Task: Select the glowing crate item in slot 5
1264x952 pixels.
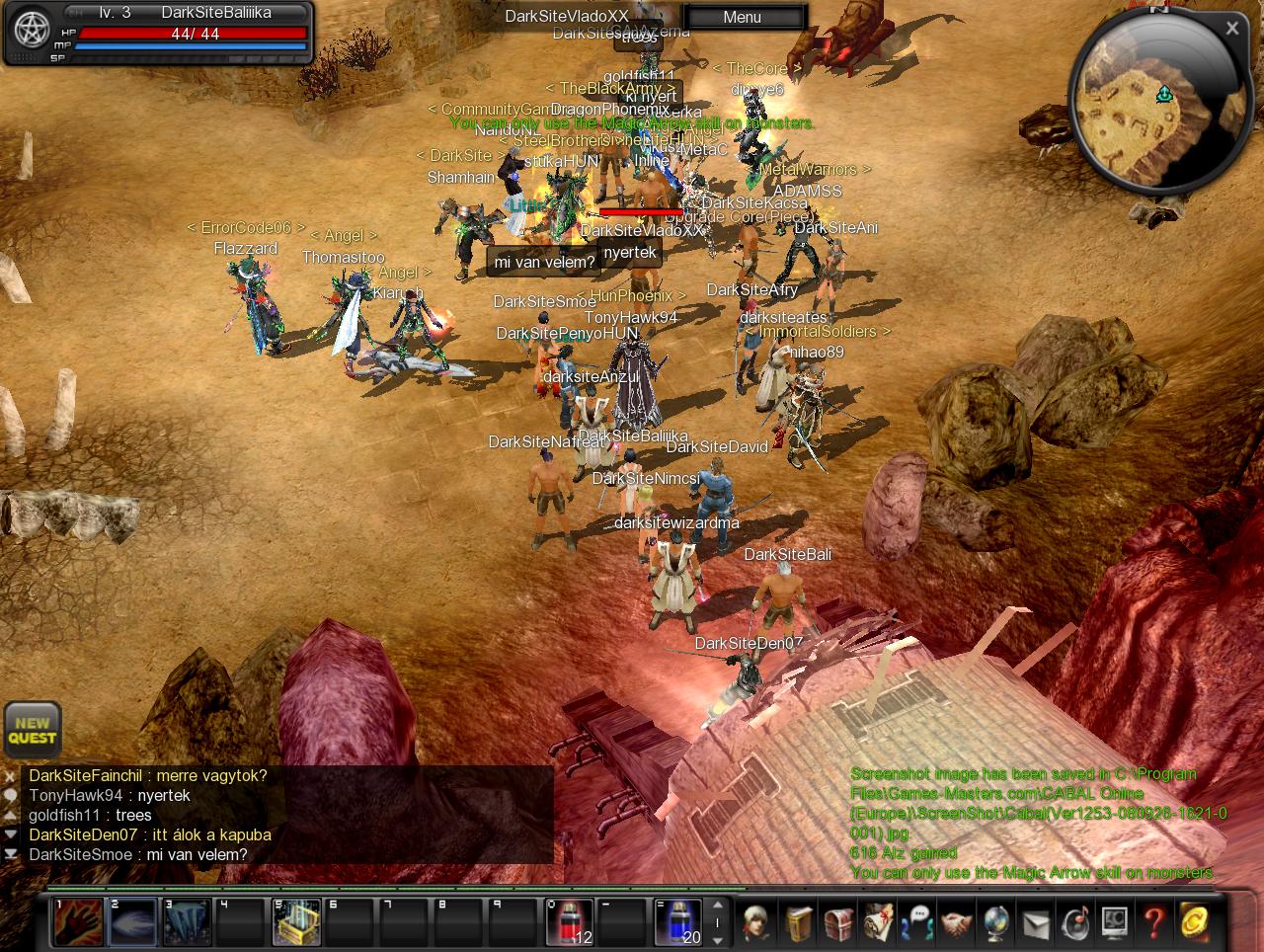Action: [296, 921]
